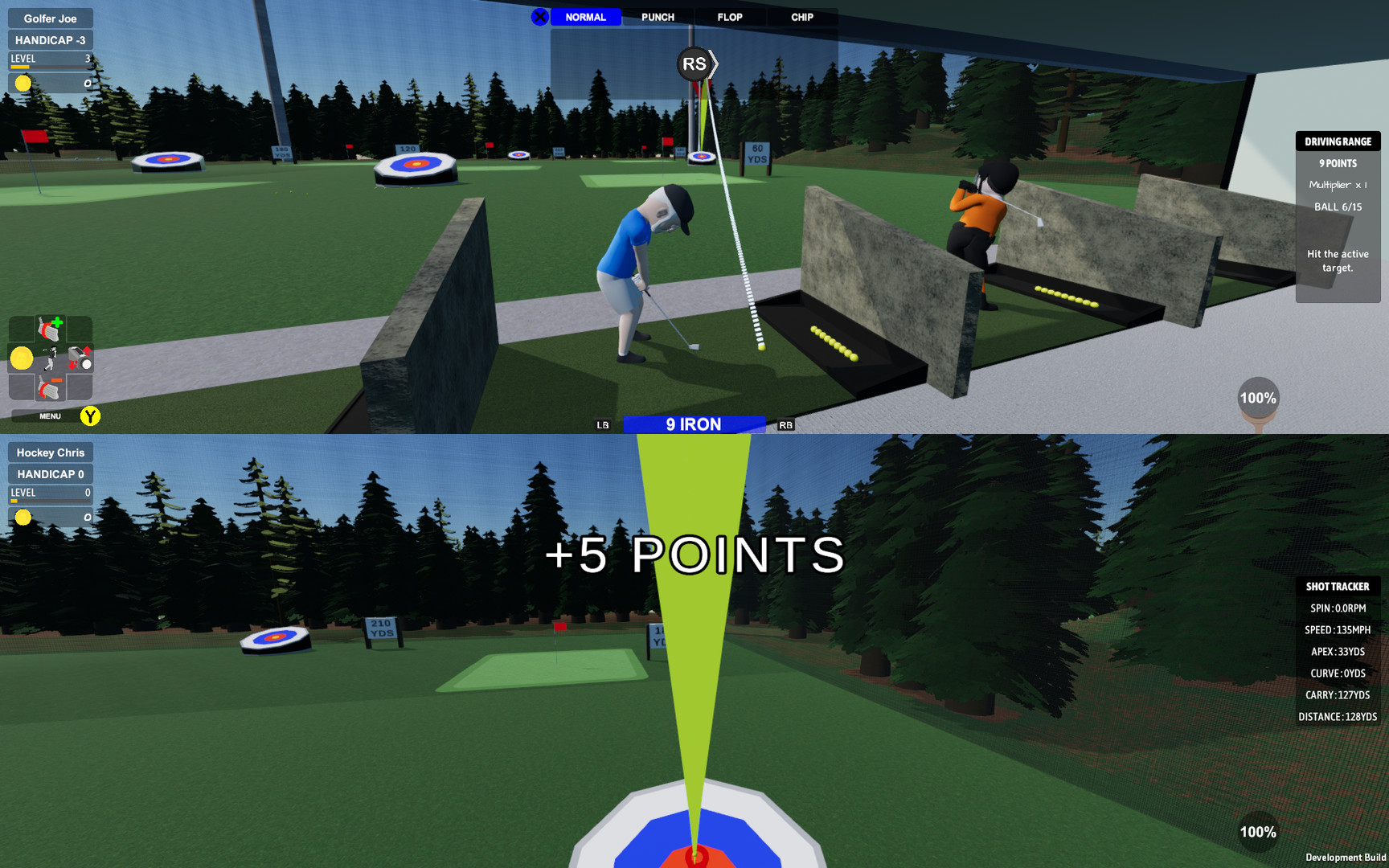Select the CHIP shot option
This screenshot has height=868, width=1389.
(801, 17)
